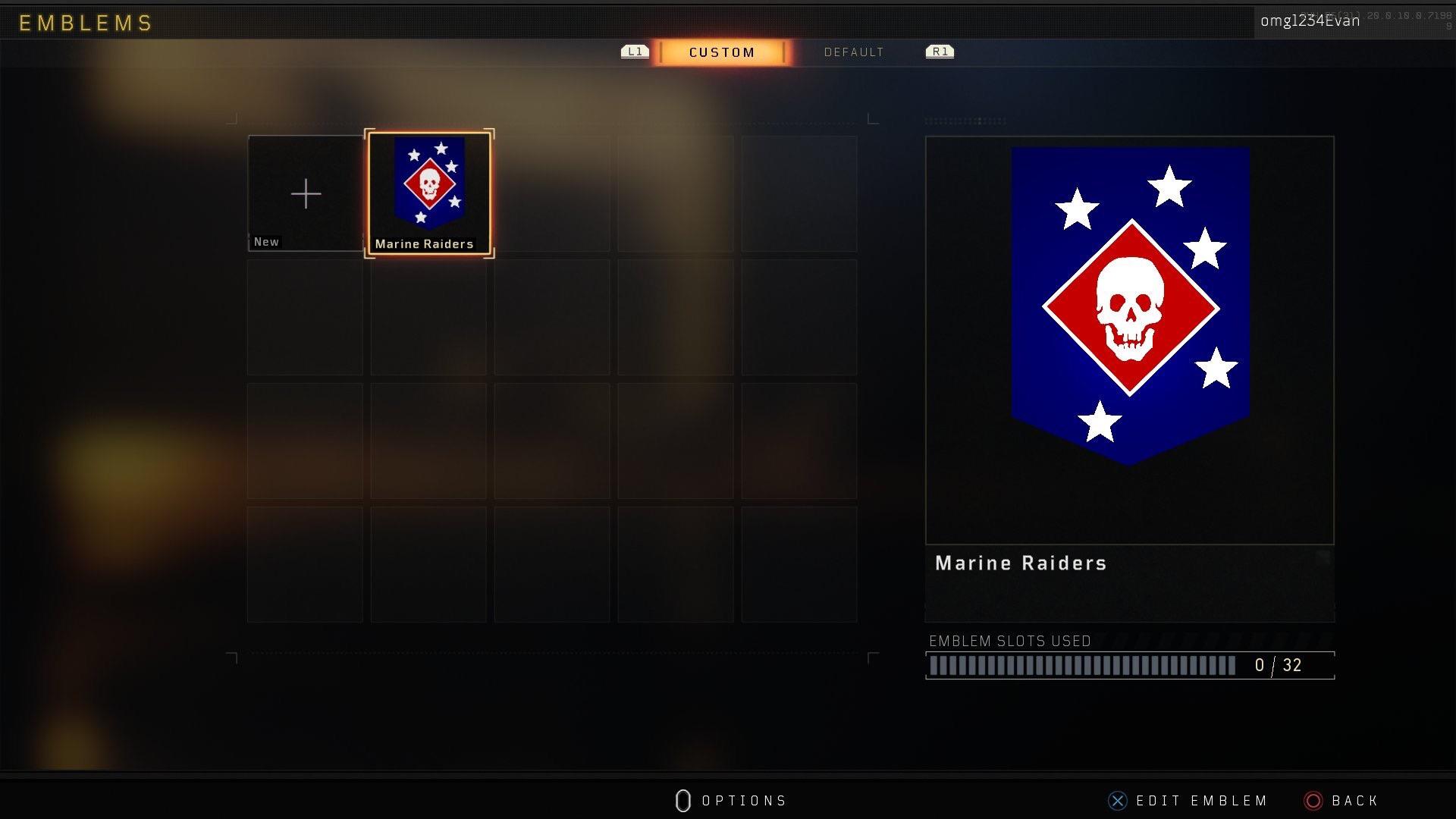Screen dimensions: 1456x819
Task: Click the Marine Raiders title text
Action: coord(1020,563)
